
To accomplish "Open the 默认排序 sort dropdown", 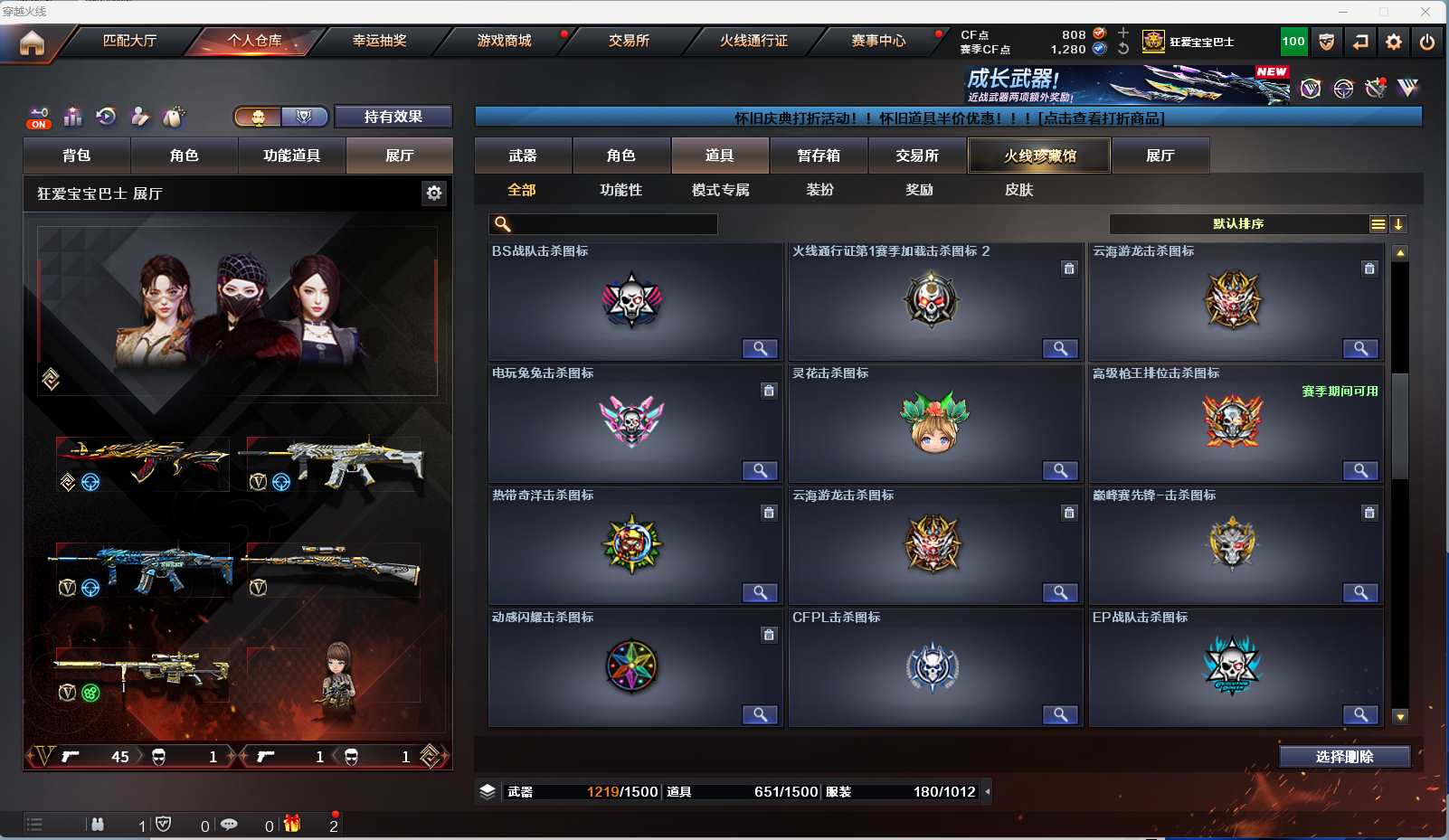I will tap(1238, 224).
